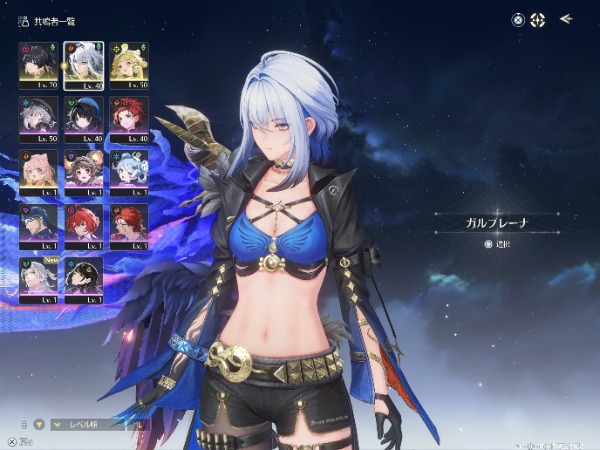600x450 pixels.
Task: Select the black-haired Lv. 70 resonator
Action: pyautogui.click(x=38, y=65)
